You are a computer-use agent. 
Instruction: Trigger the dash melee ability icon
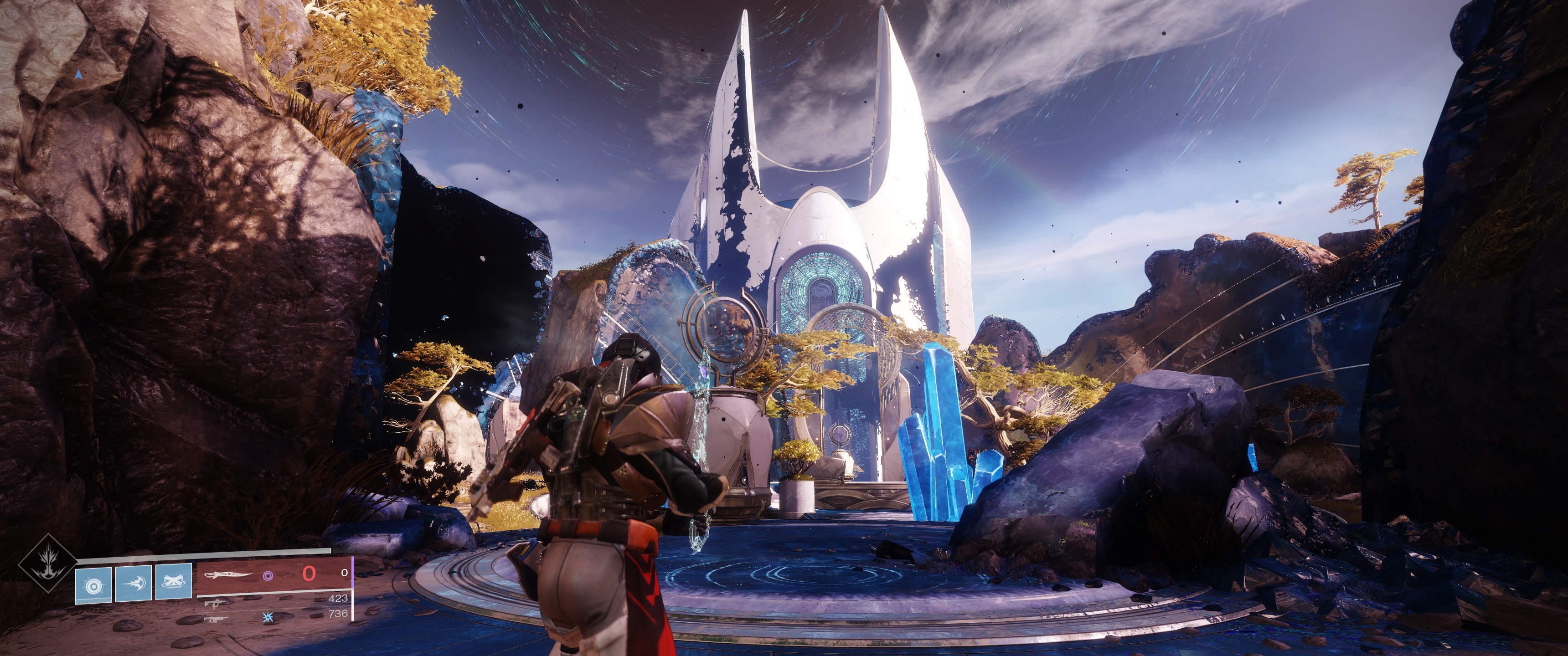tap(133, 585)
